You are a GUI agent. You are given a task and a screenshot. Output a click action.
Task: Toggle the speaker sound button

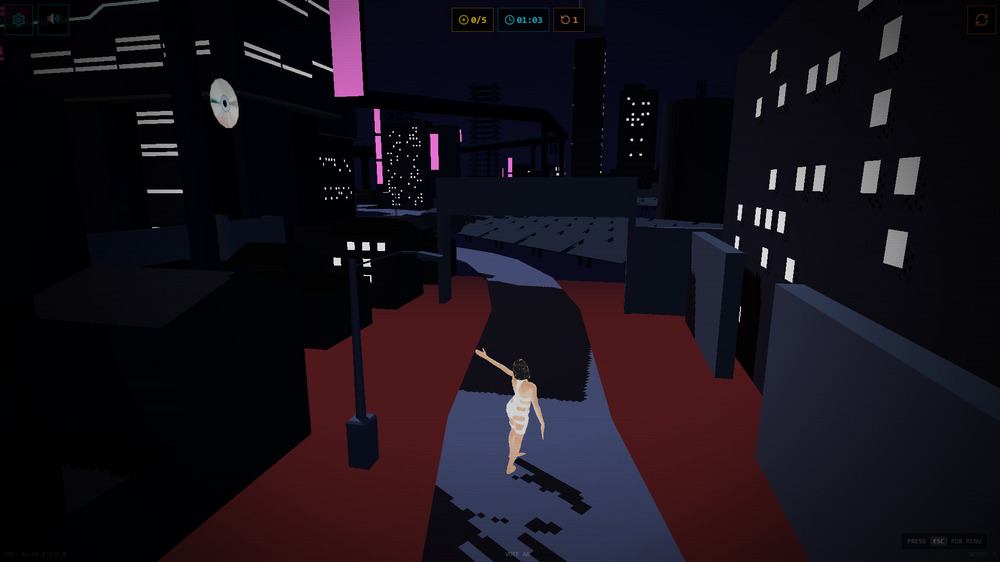point(53,19)
